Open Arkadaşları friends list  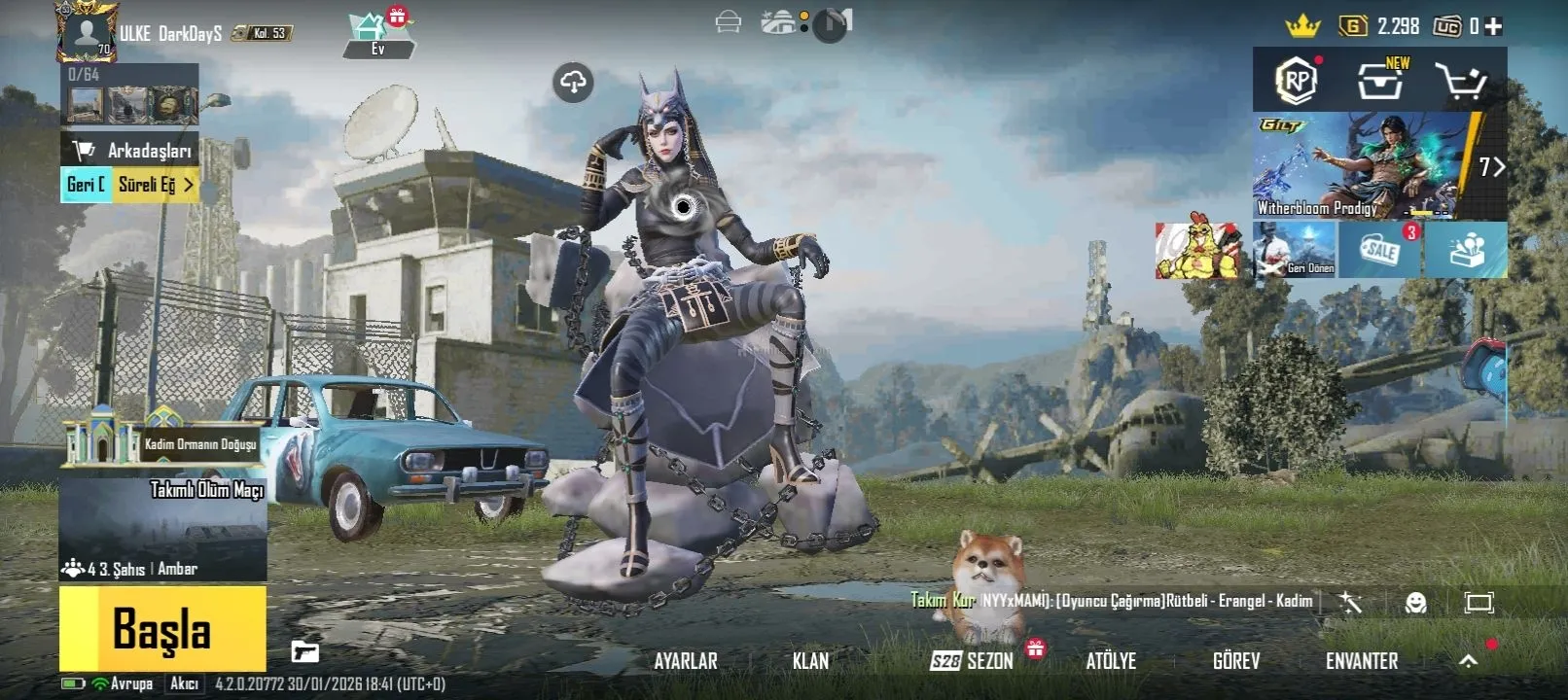click(130, 150)
